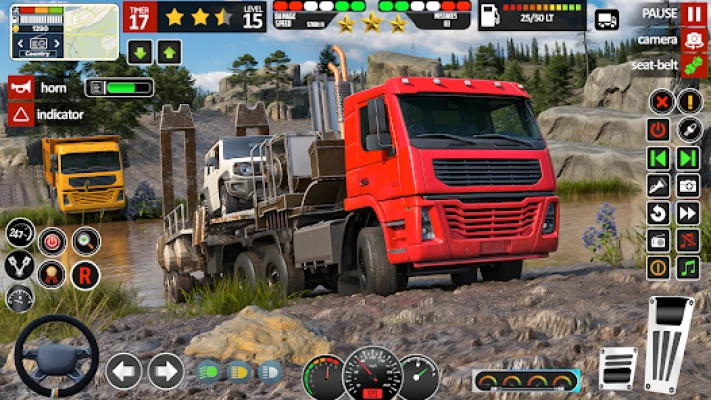Take a screenshot with the camera icon
711x400 pixels.
[x=688, y=185]
